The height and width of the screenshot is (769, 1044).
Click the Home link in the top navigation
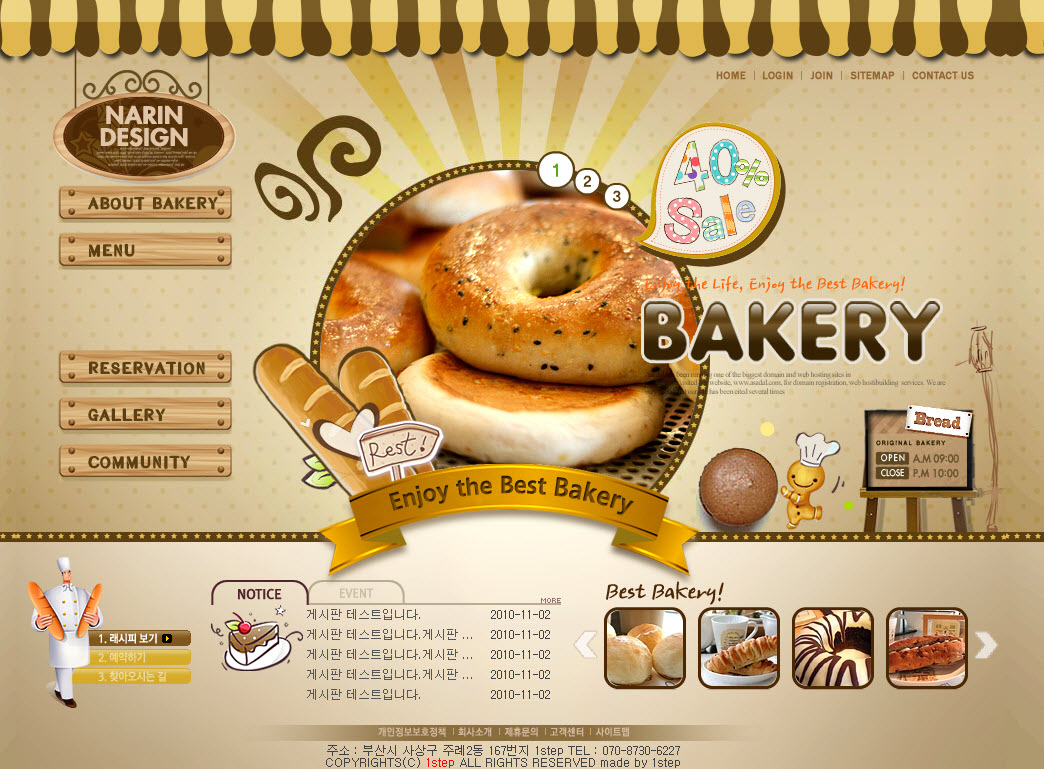pyautogui.click(x=731, y=76)
